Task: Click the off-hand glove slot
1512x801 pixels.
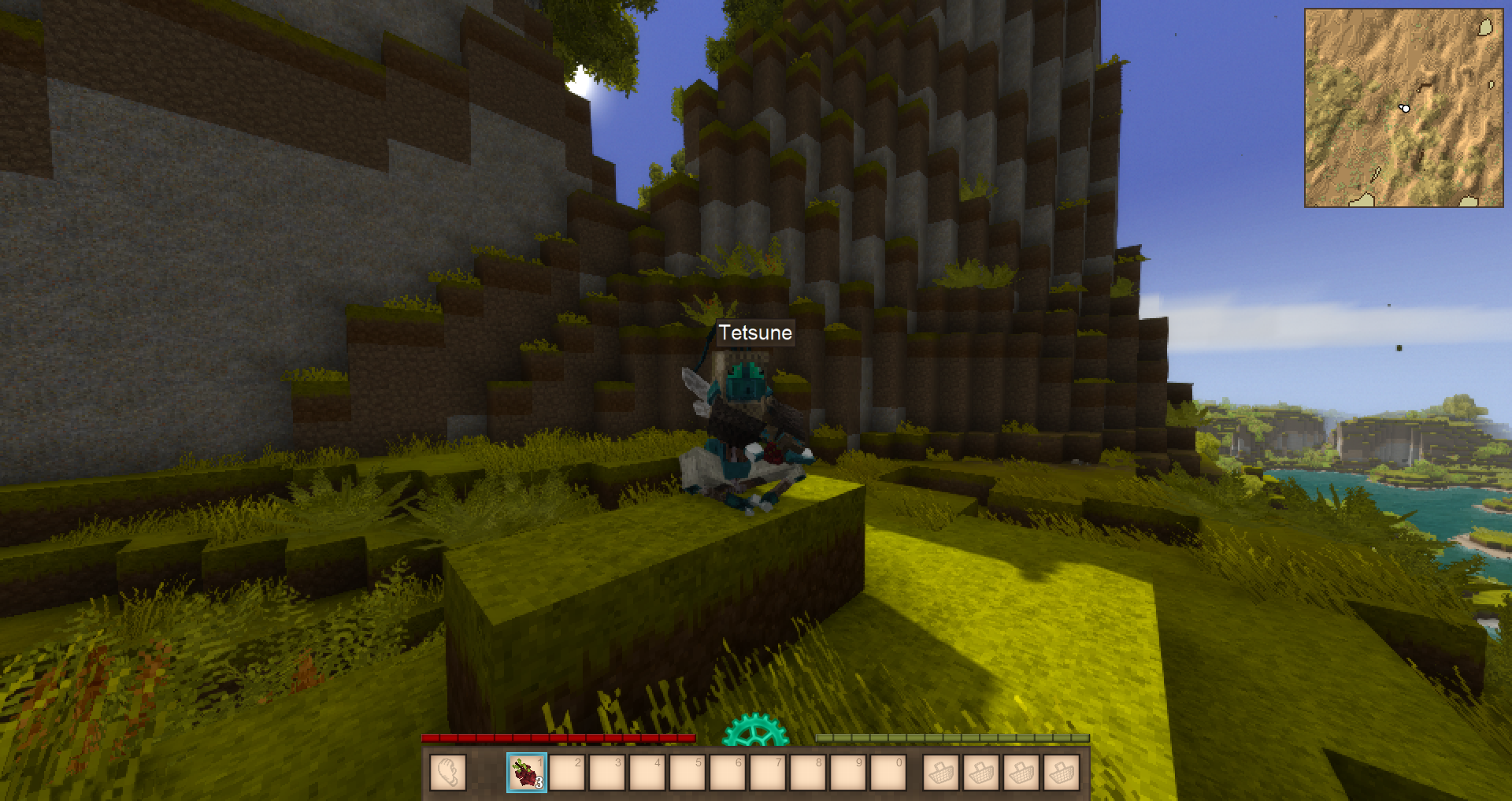Action: click(x=448, y=773)
